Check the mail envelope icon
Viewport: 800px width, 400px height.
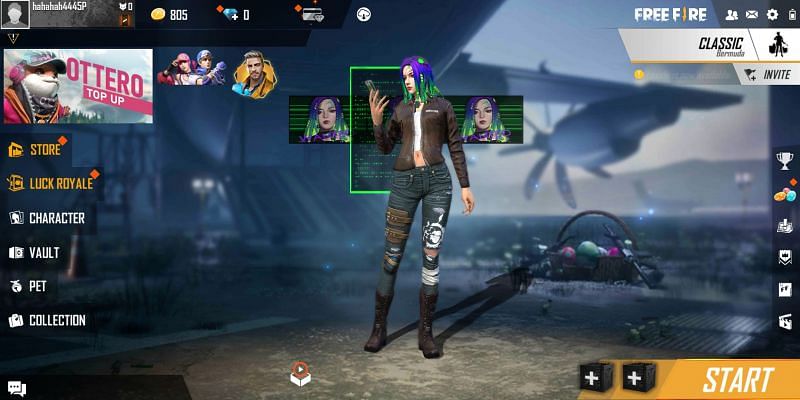point(751,15)
